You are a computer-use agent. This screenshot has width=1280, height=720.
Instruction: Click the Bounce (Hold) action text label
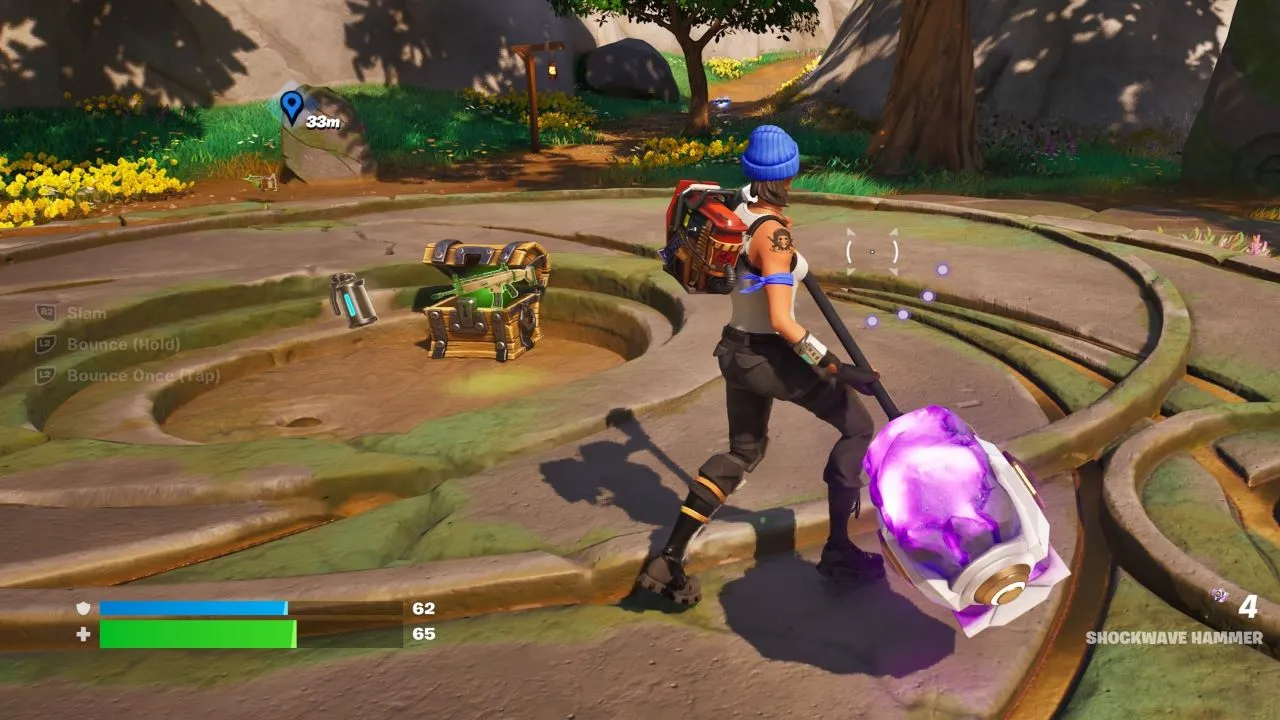123,344
